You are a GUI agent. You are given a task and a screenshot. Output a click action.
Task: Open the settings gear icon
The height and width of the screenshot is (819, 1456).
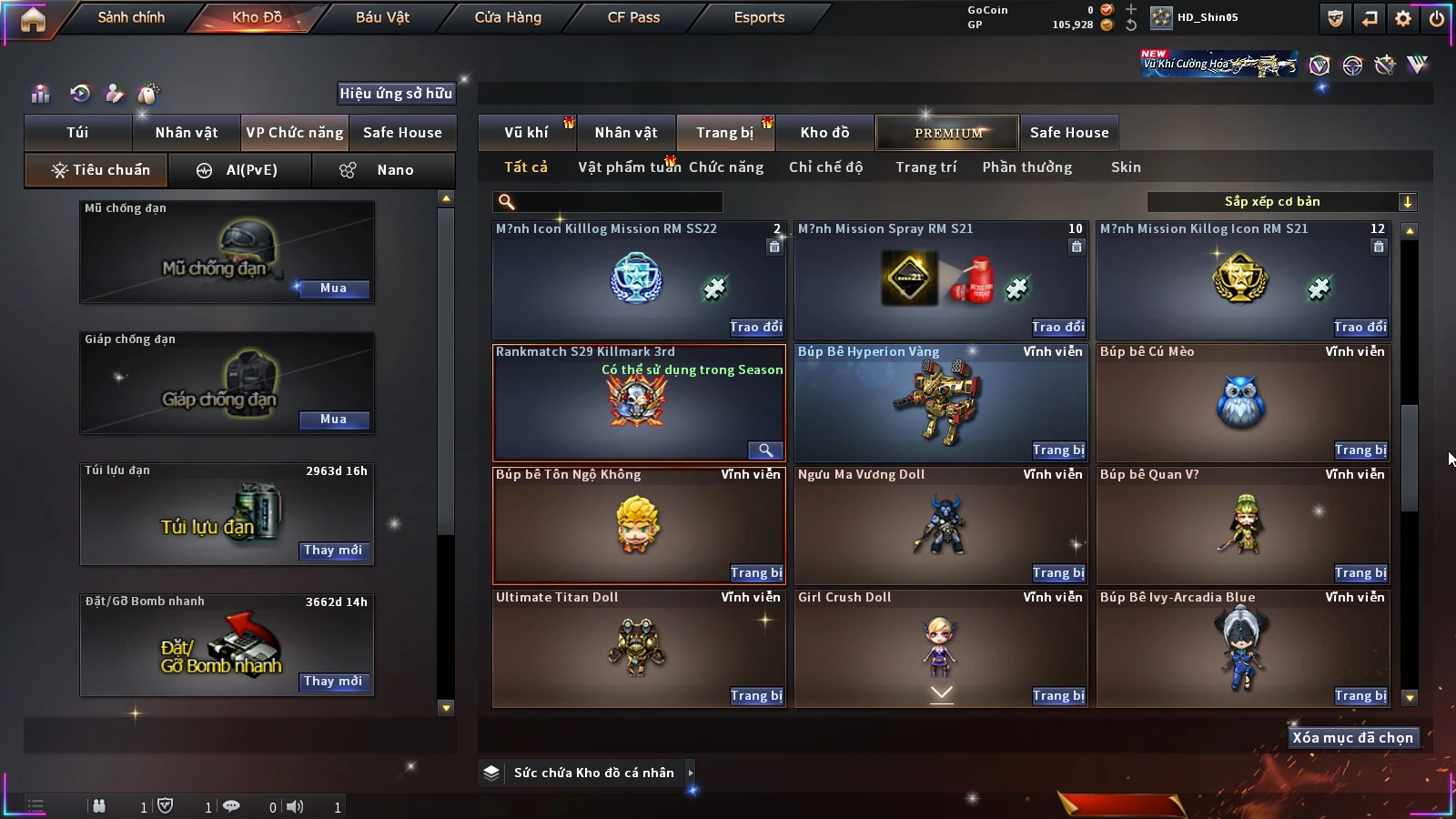(1403, 18)
